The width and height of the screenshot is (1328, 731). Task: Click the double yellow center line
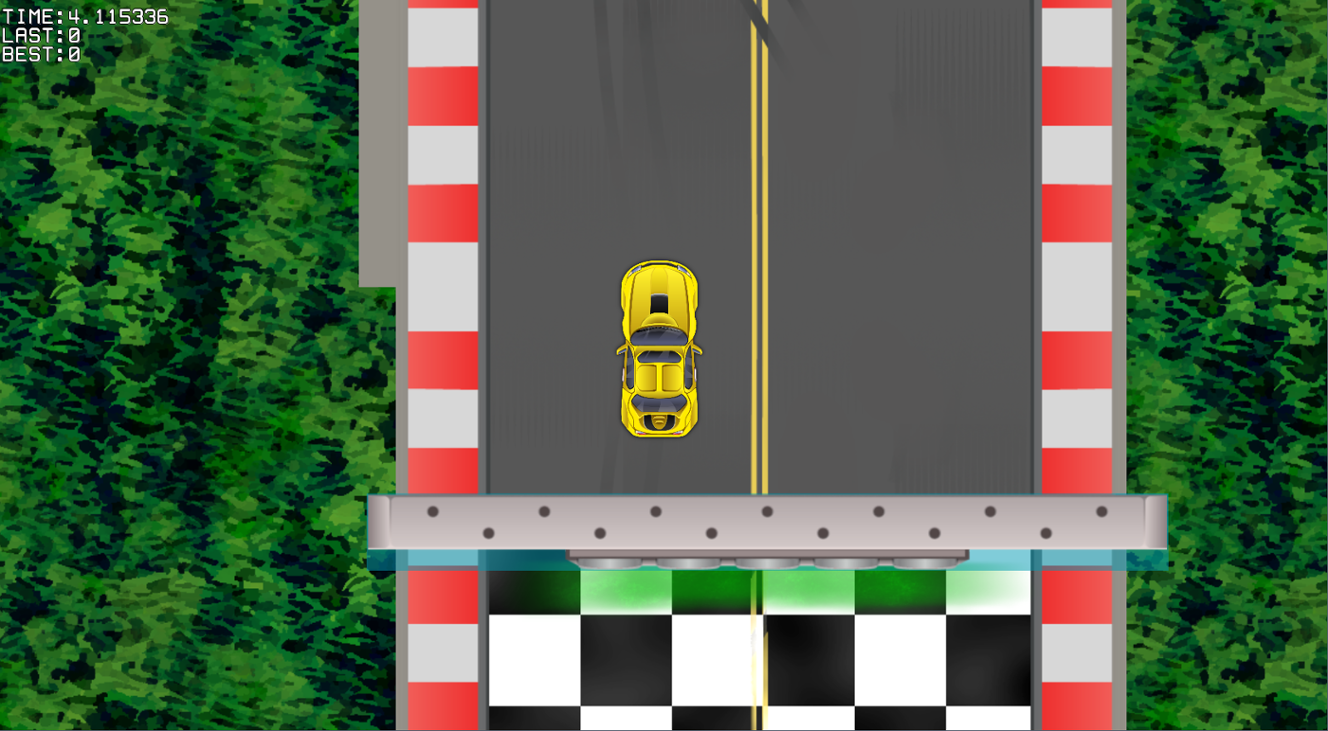tap(760, 200)
